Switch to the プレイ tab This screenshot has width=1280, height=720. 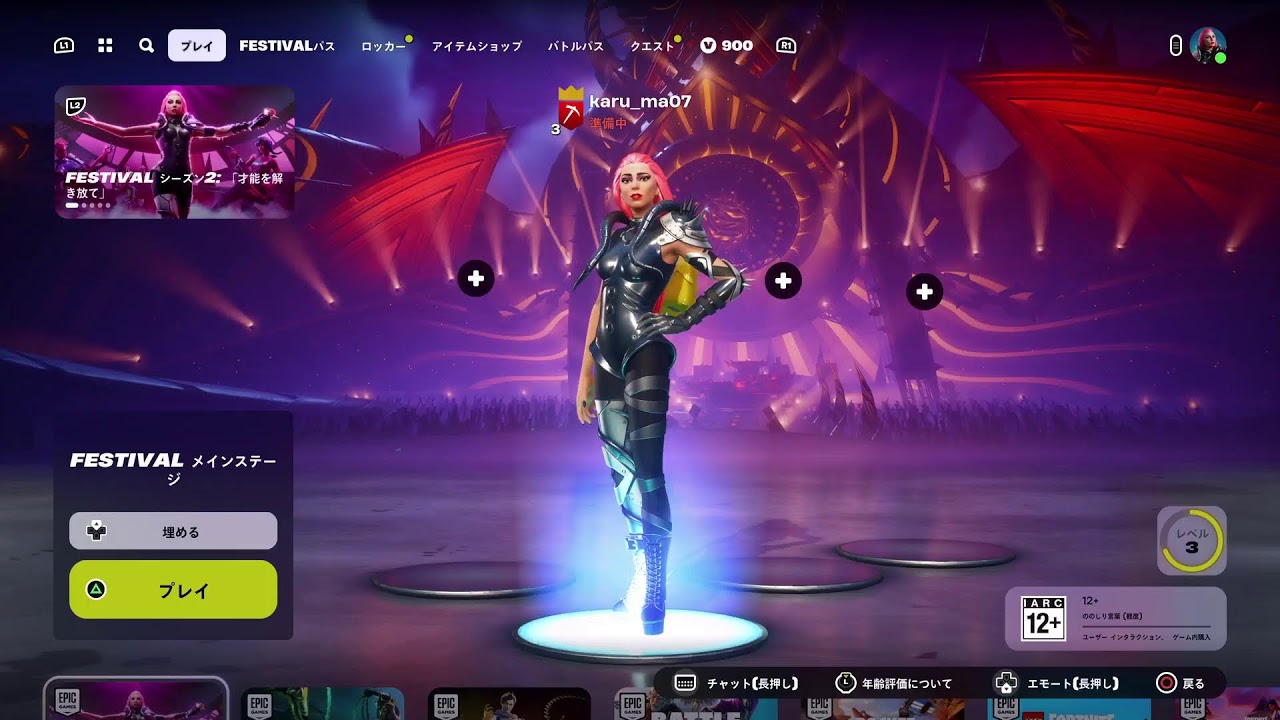[197, 46]
